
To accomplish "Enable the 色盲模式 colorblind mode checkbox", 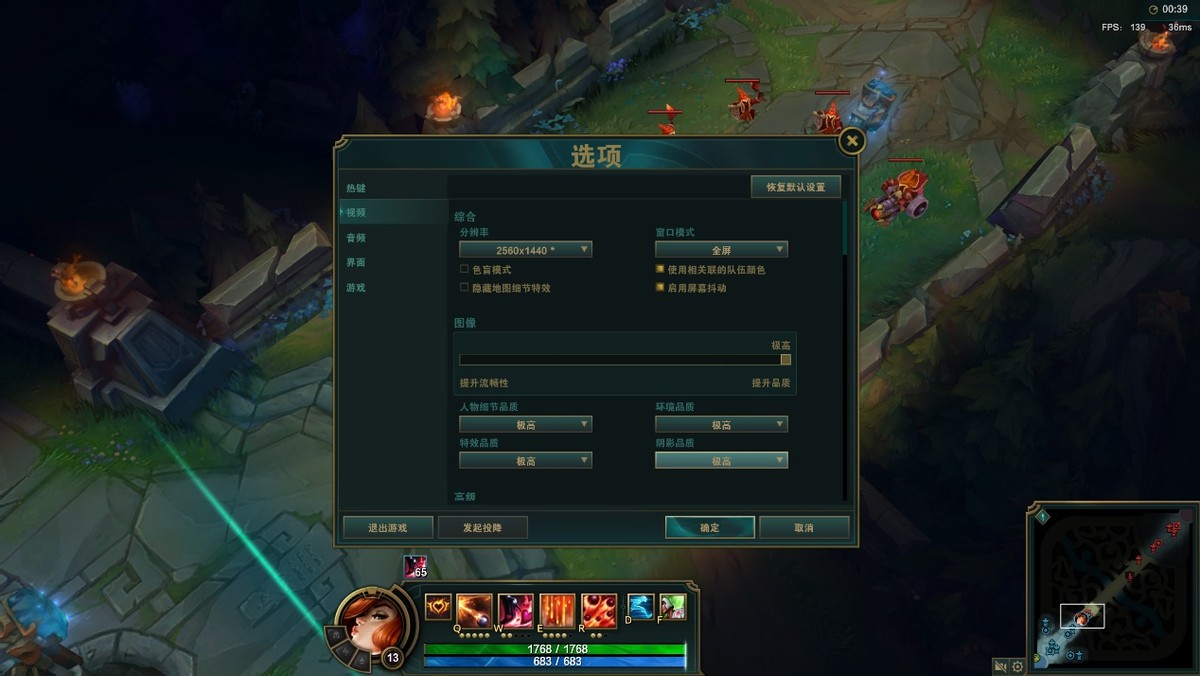I will tap(464, 270).
